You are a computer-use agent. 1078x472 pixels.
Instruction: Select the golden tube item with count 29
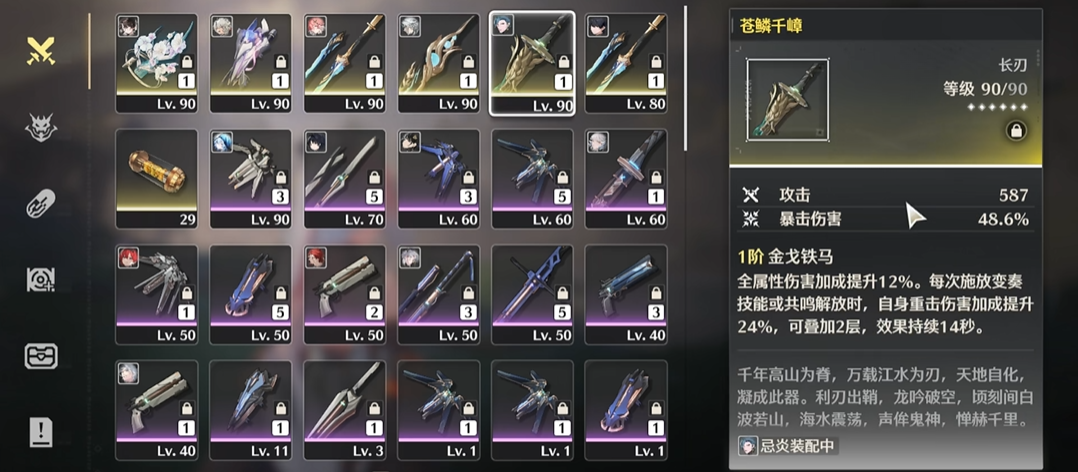156,174
